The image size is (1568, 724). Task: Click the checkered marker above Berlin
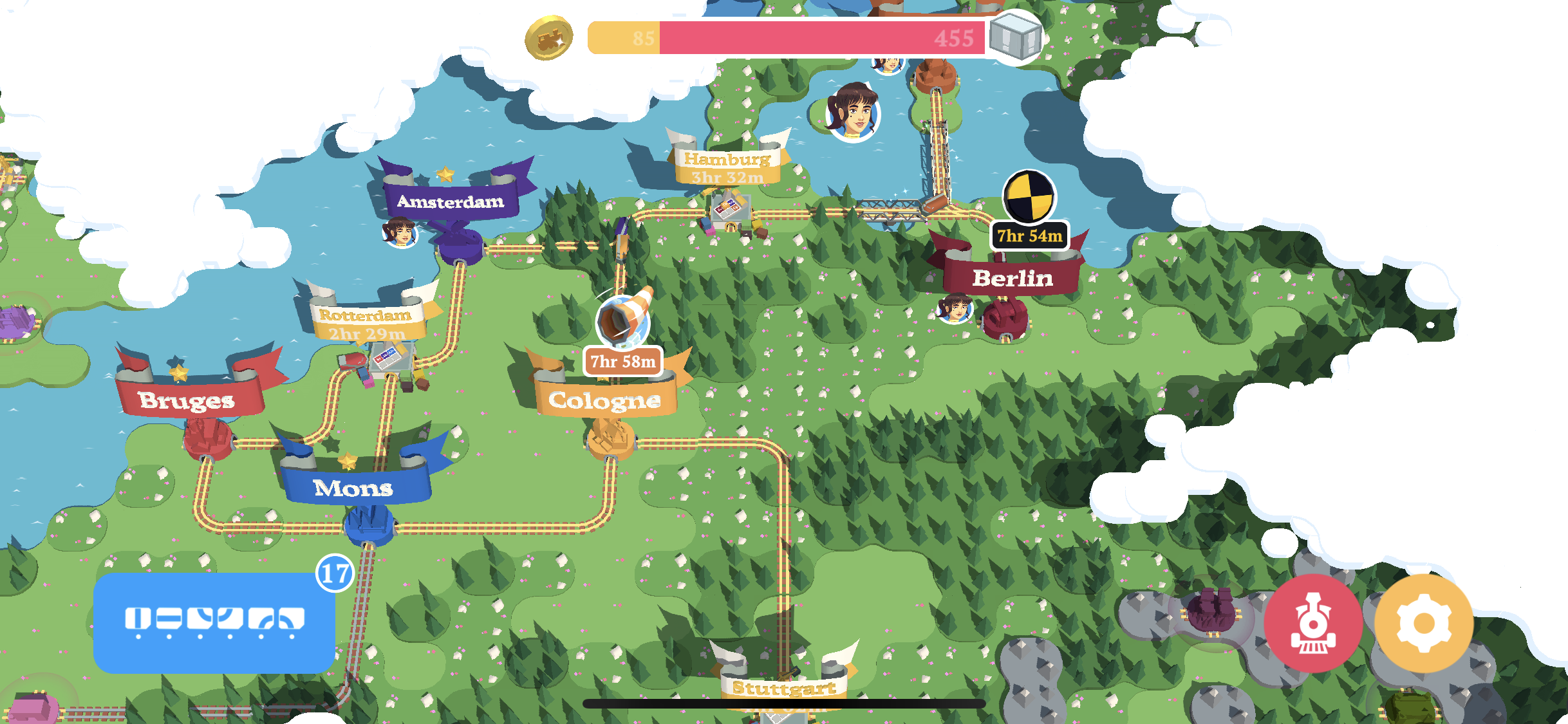(1028, 196)
